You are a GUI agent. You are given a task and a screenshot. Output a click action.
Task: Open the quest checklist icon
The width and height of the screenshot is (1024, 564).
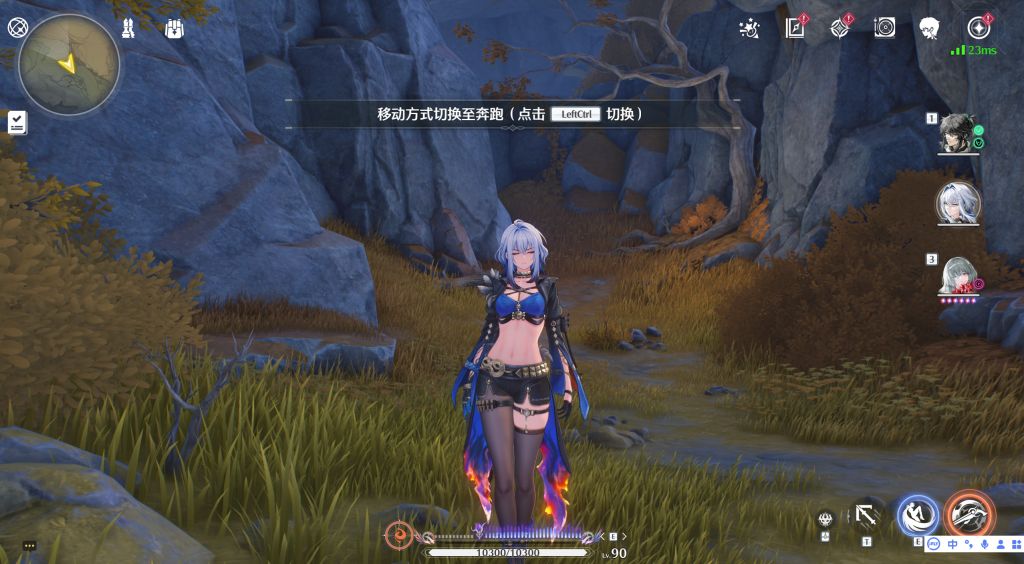[17, 122]
